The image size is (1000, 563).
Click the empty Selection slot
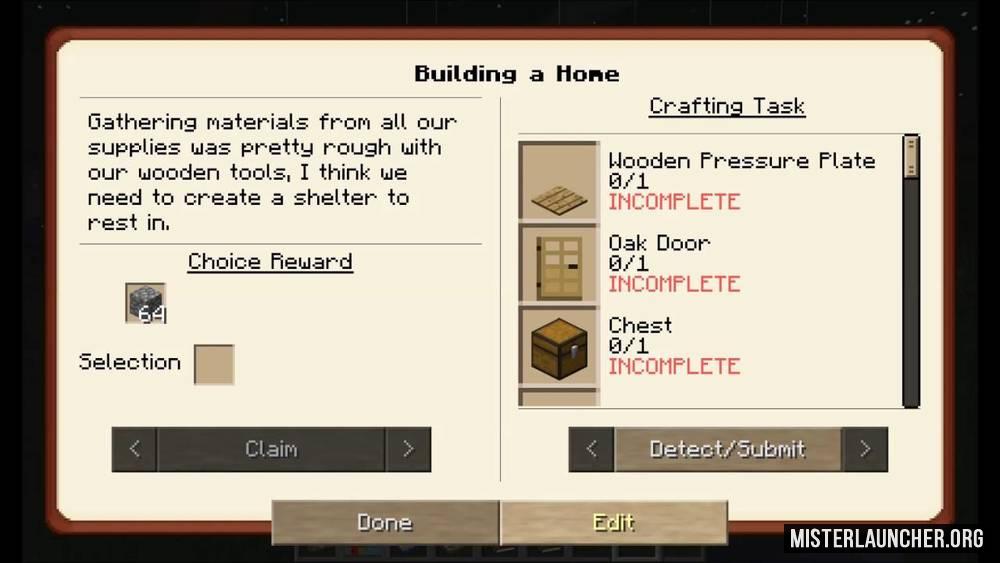pos(214,364)
